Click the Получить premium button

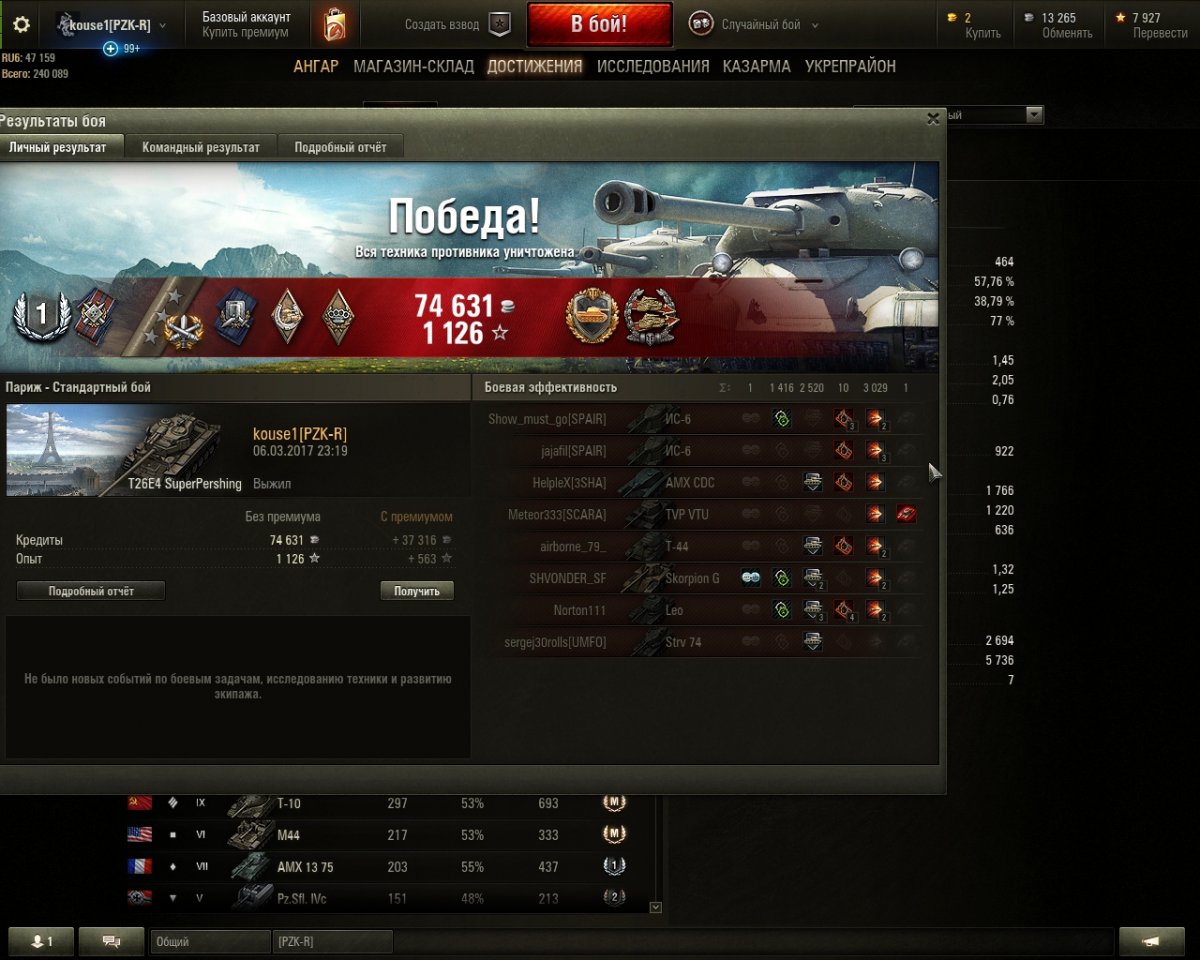[x=417, y=591]
